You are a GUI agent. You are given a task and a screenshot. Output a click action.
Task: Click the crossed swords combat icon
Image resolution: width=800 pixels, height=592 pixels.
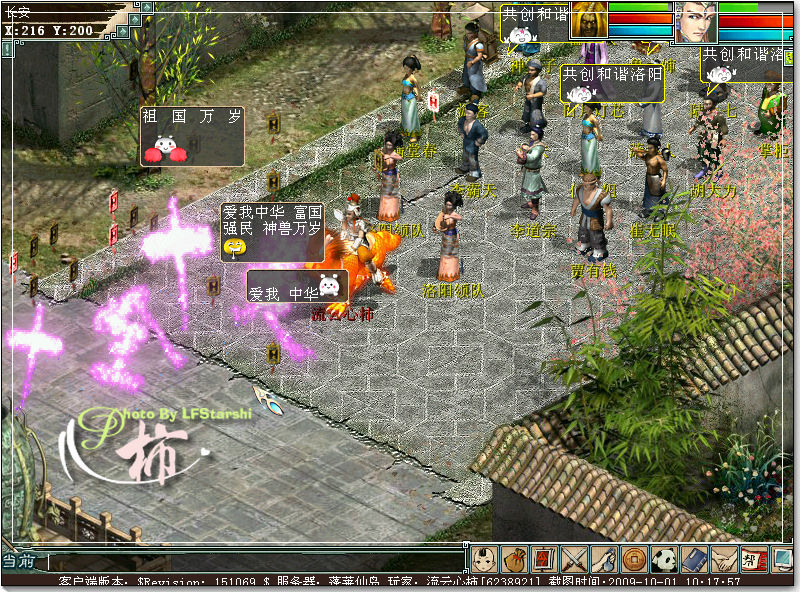tap(574, 559)
